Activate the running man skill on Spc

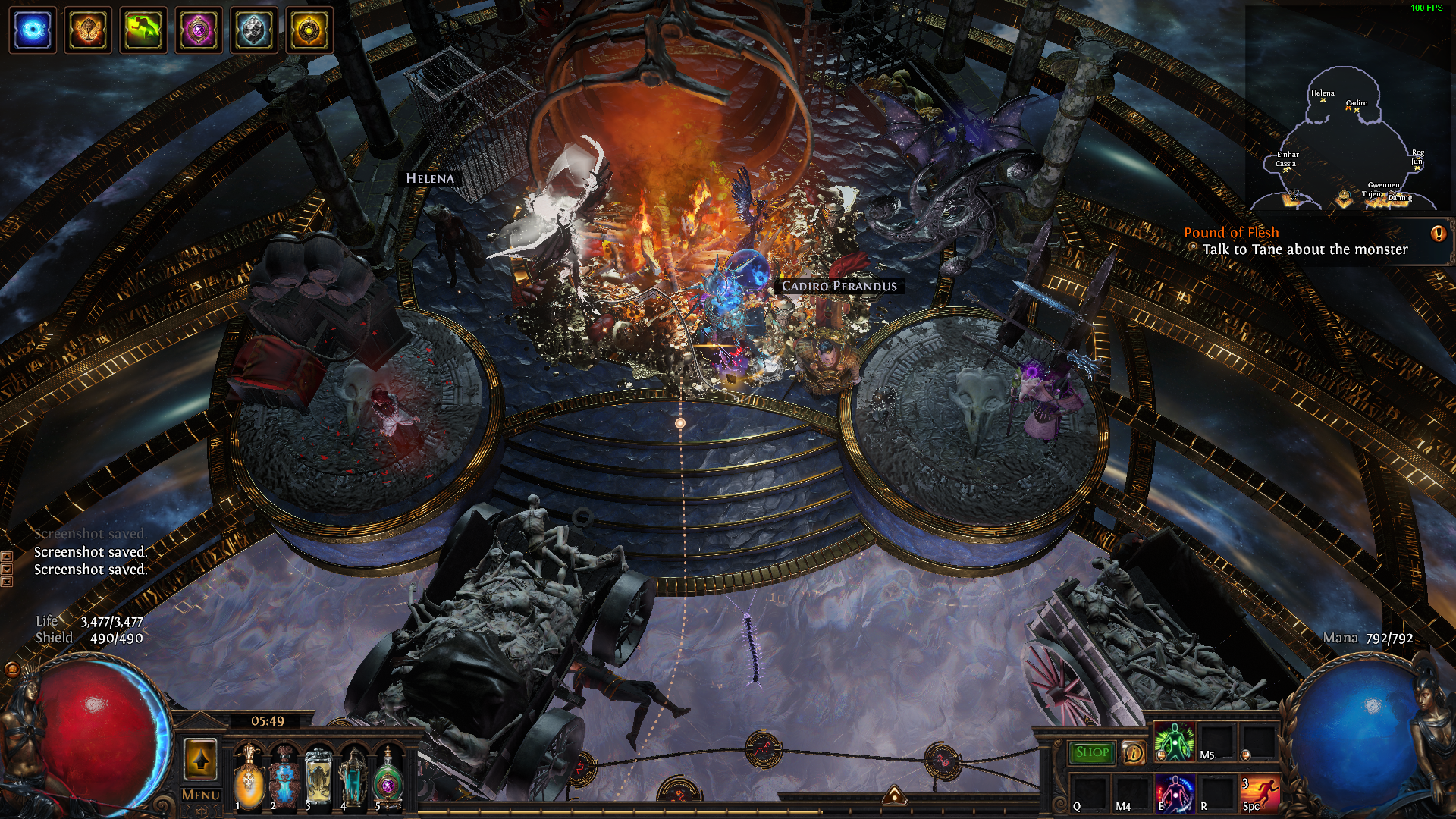[x=1260, y=793]
